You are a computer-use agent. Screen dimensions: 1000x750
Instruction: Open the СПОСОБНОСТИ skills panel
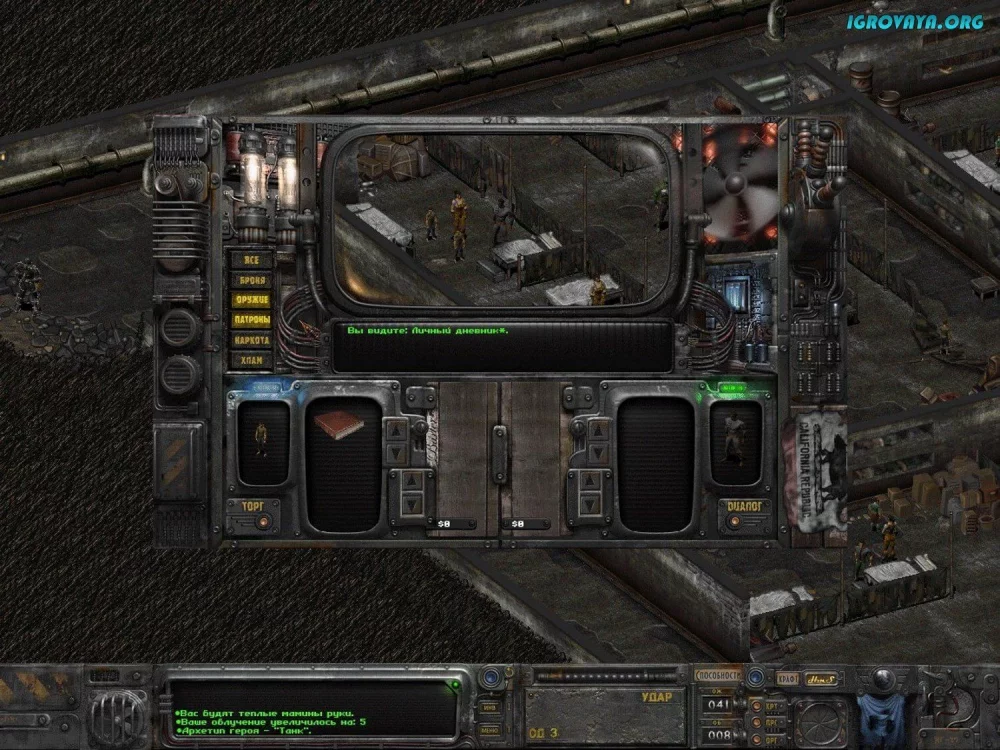718,675
